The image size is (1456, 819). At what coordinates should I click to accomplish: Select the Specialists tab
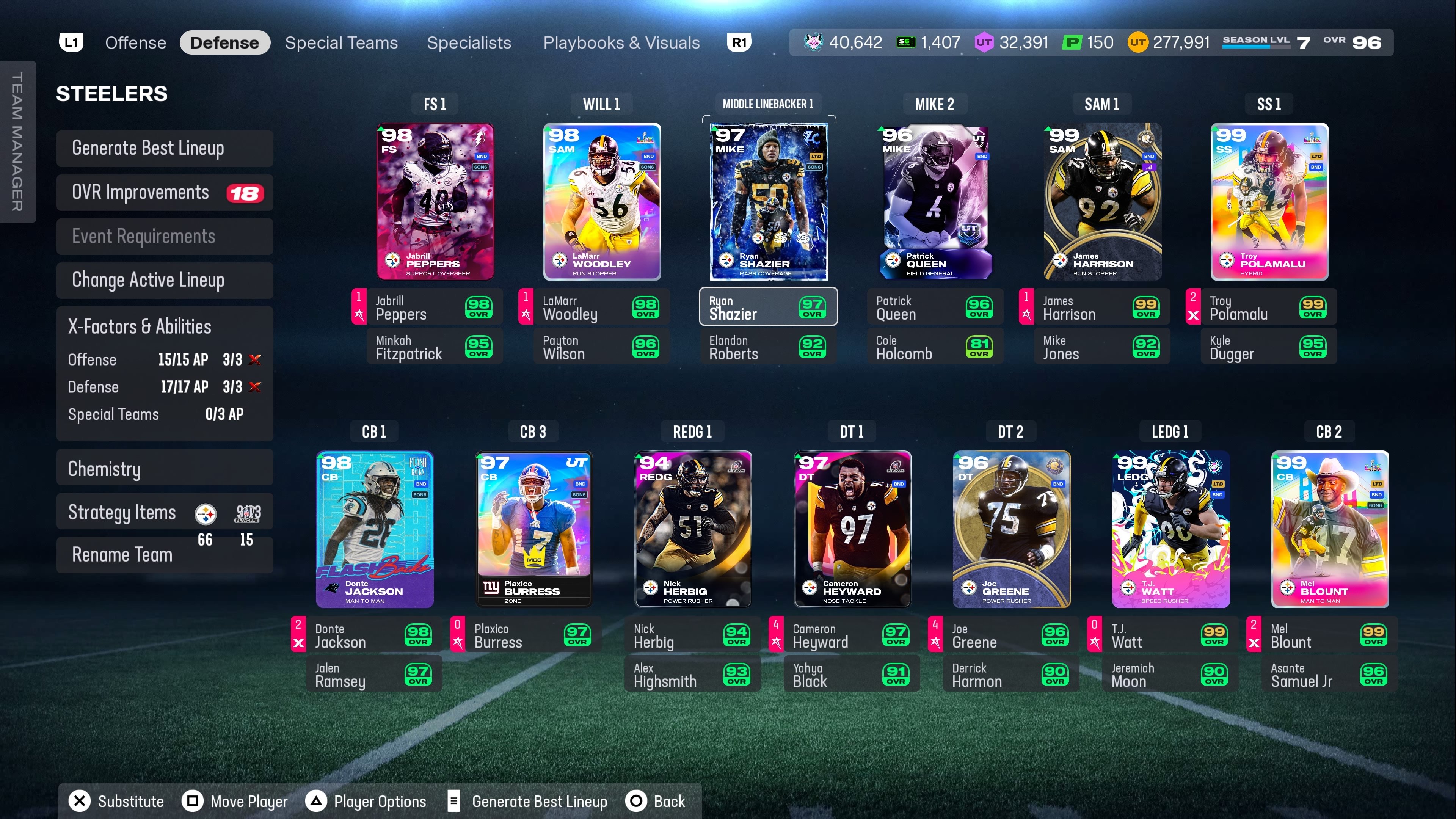point(469,43)
